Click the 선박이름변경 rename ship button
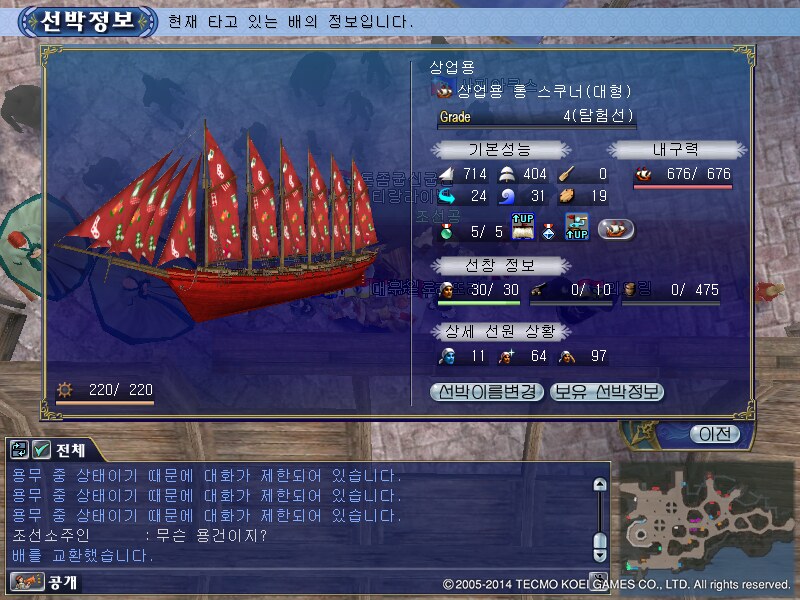The width and height of the screenshot is (800, 600). click(487, 392)
